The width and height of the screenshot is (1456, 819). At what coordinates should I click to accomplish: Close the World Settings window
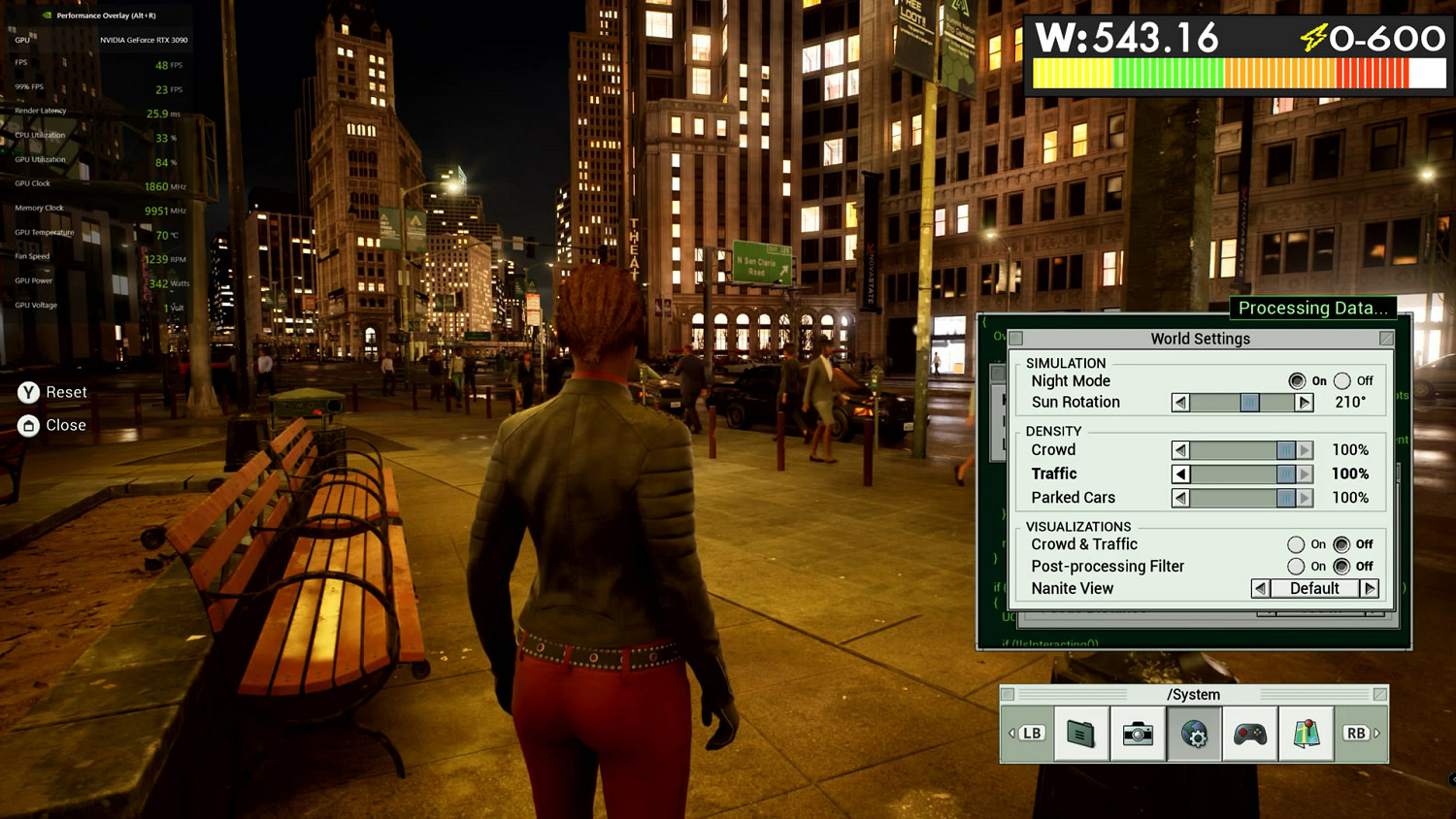coord(1386,339)
